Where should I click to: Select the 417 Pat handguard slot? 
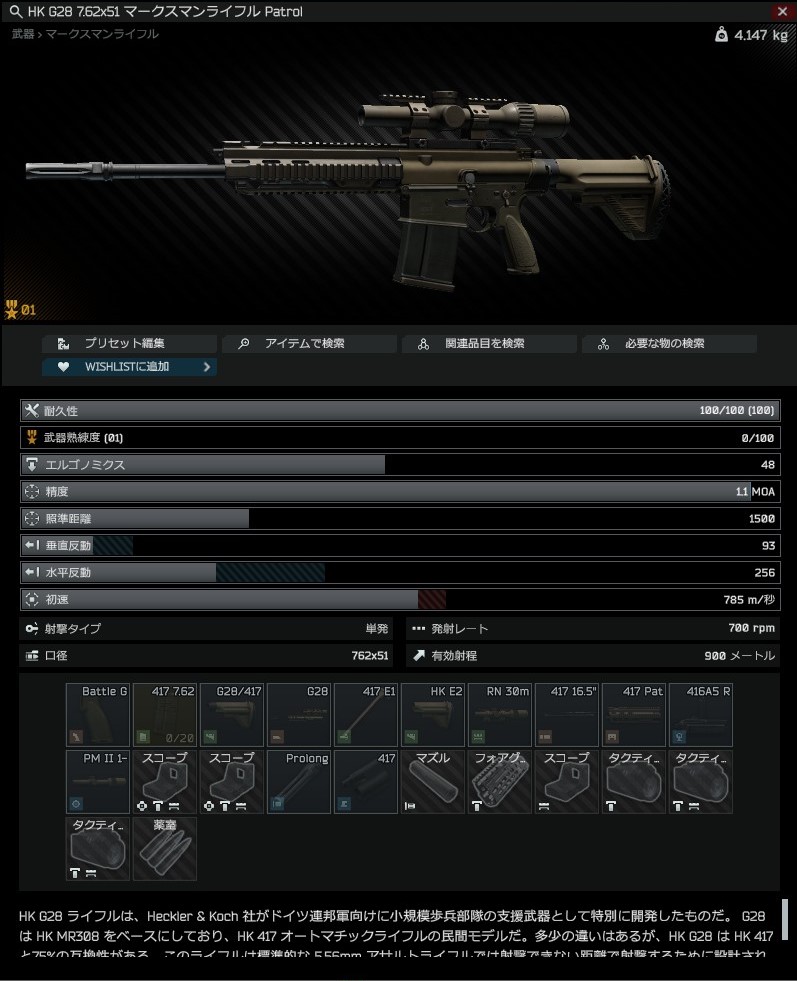pyautogui.click(x=634, y=715)
